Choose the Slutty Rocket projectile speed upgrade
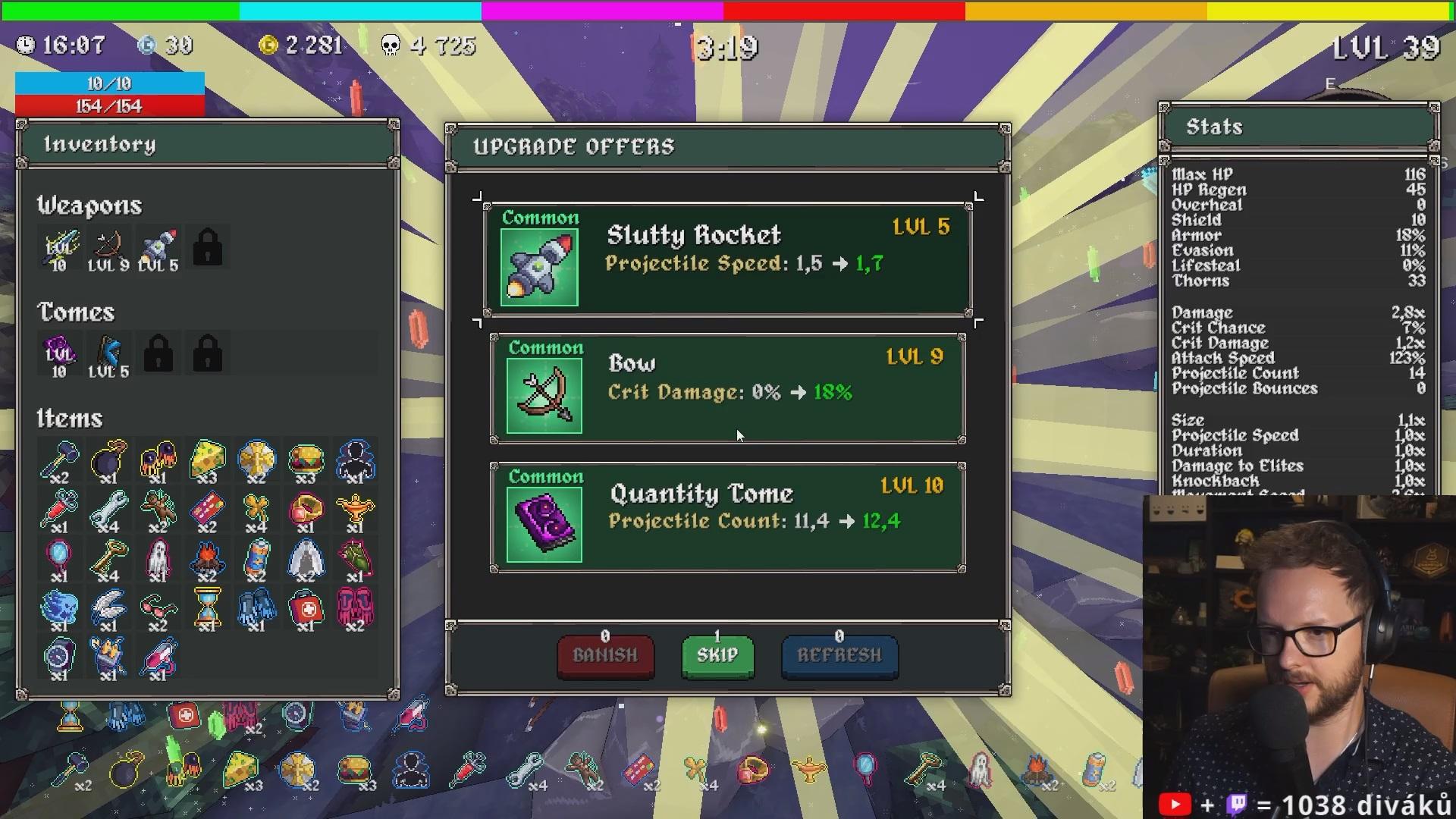Screen dimensions: 1456x819 pos(727,259)
